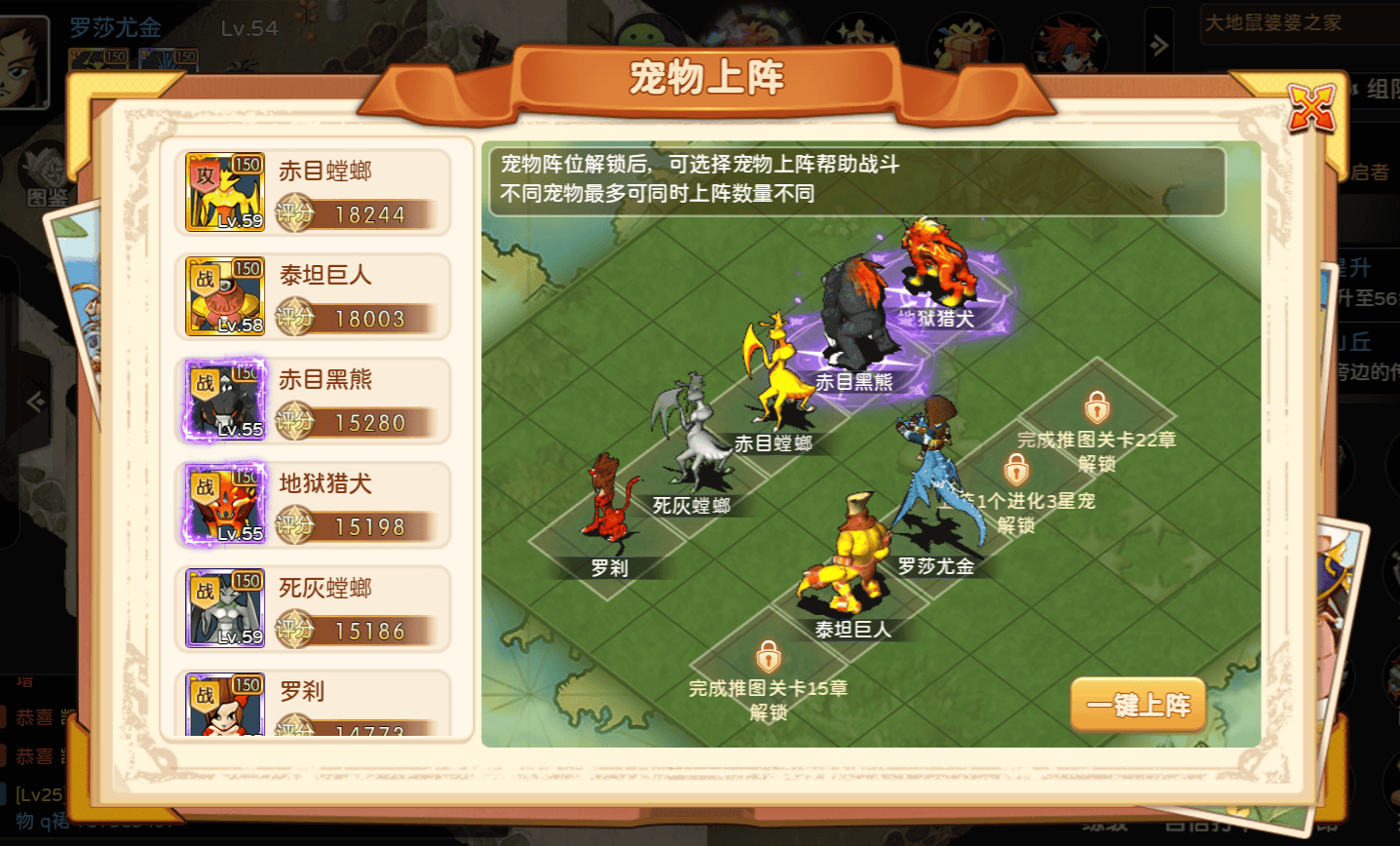Screen dimensions: 1400x846
Task: Select the 赤目螳螂 pet portrait in the list
Action: point(224,191)
